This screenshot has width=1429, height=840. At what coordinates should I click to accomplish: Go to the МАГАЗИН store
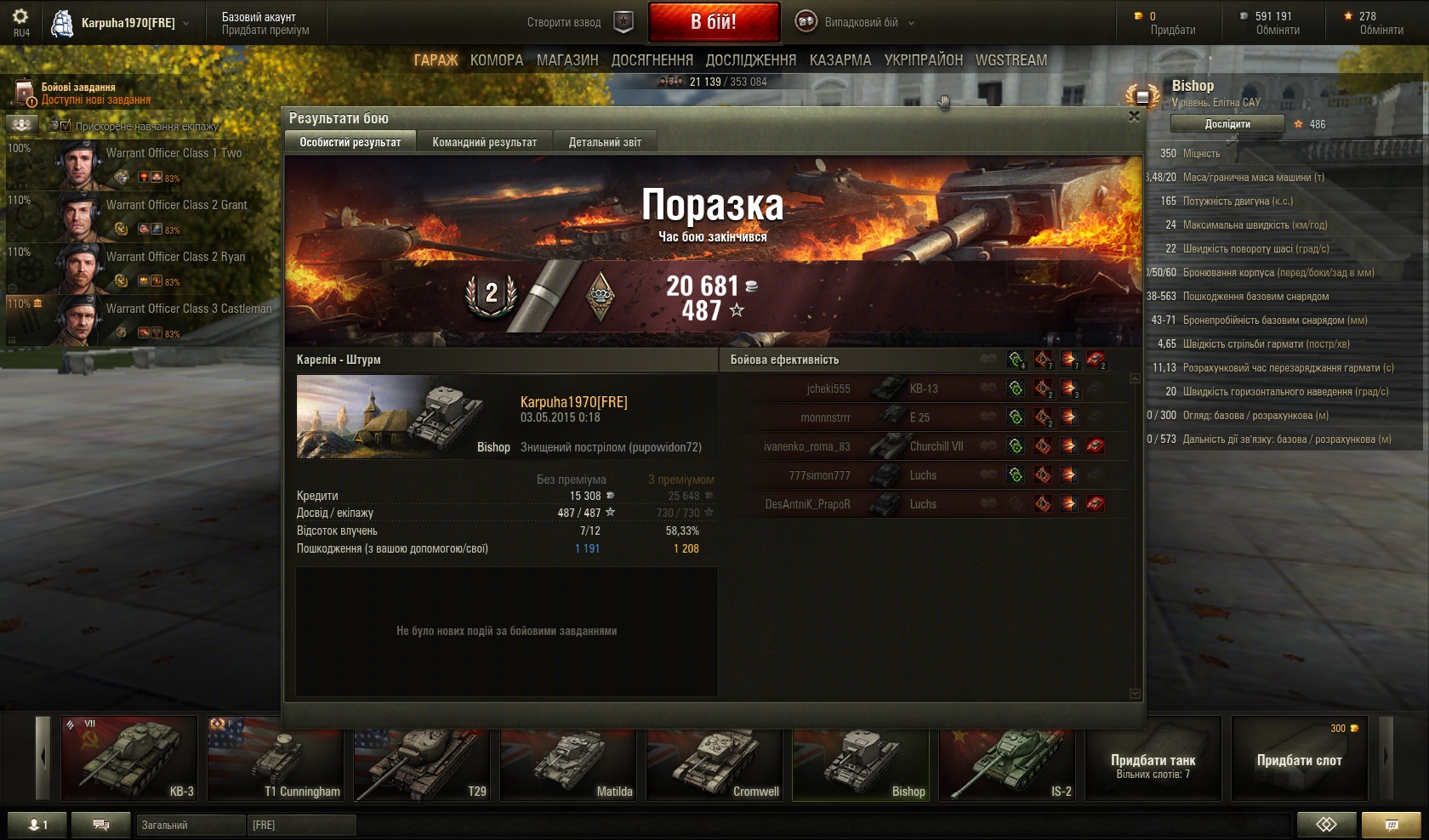click(567, 60)
